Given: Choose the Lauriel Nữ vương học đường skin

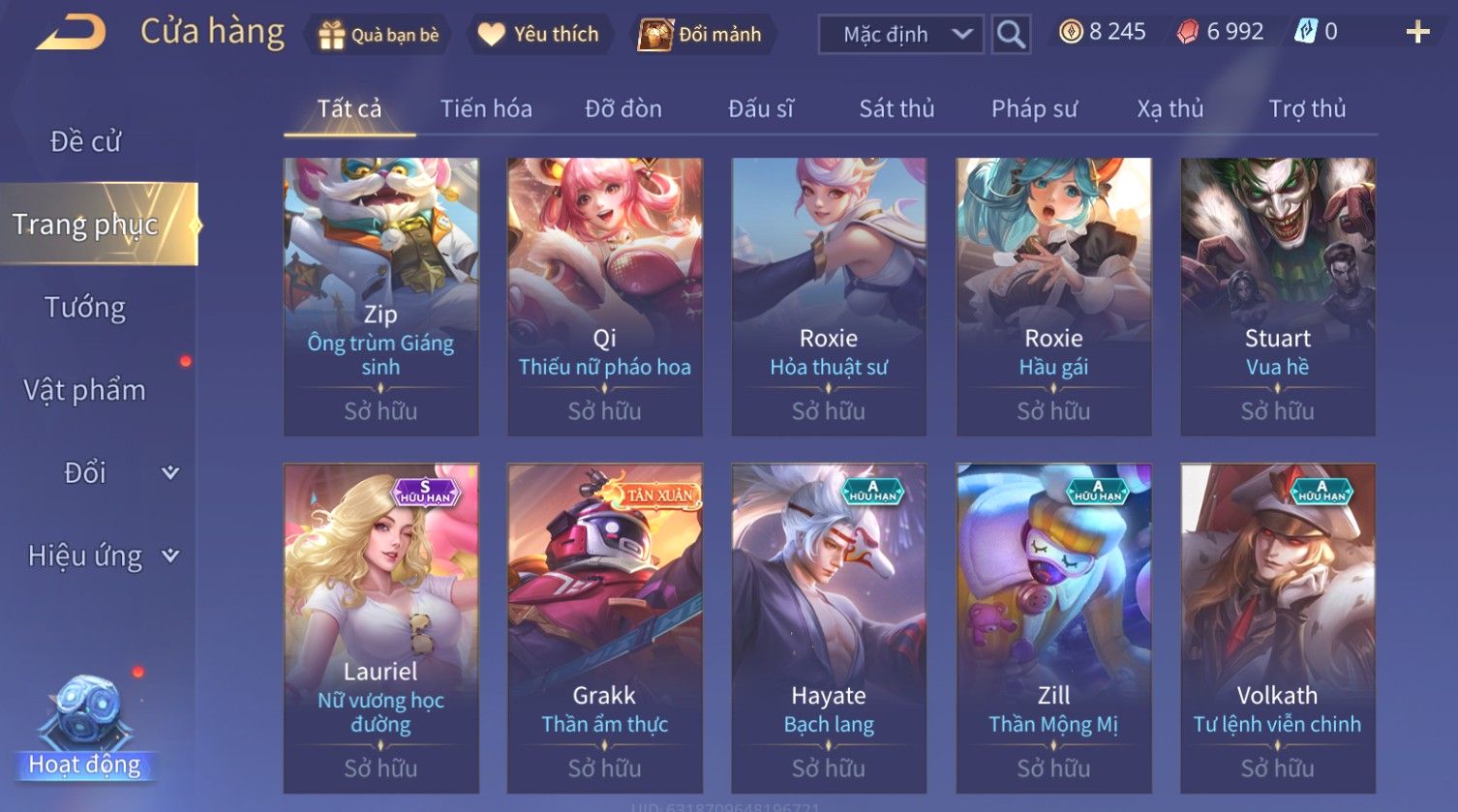Looking at the screenshot, I should click(380, 627).
